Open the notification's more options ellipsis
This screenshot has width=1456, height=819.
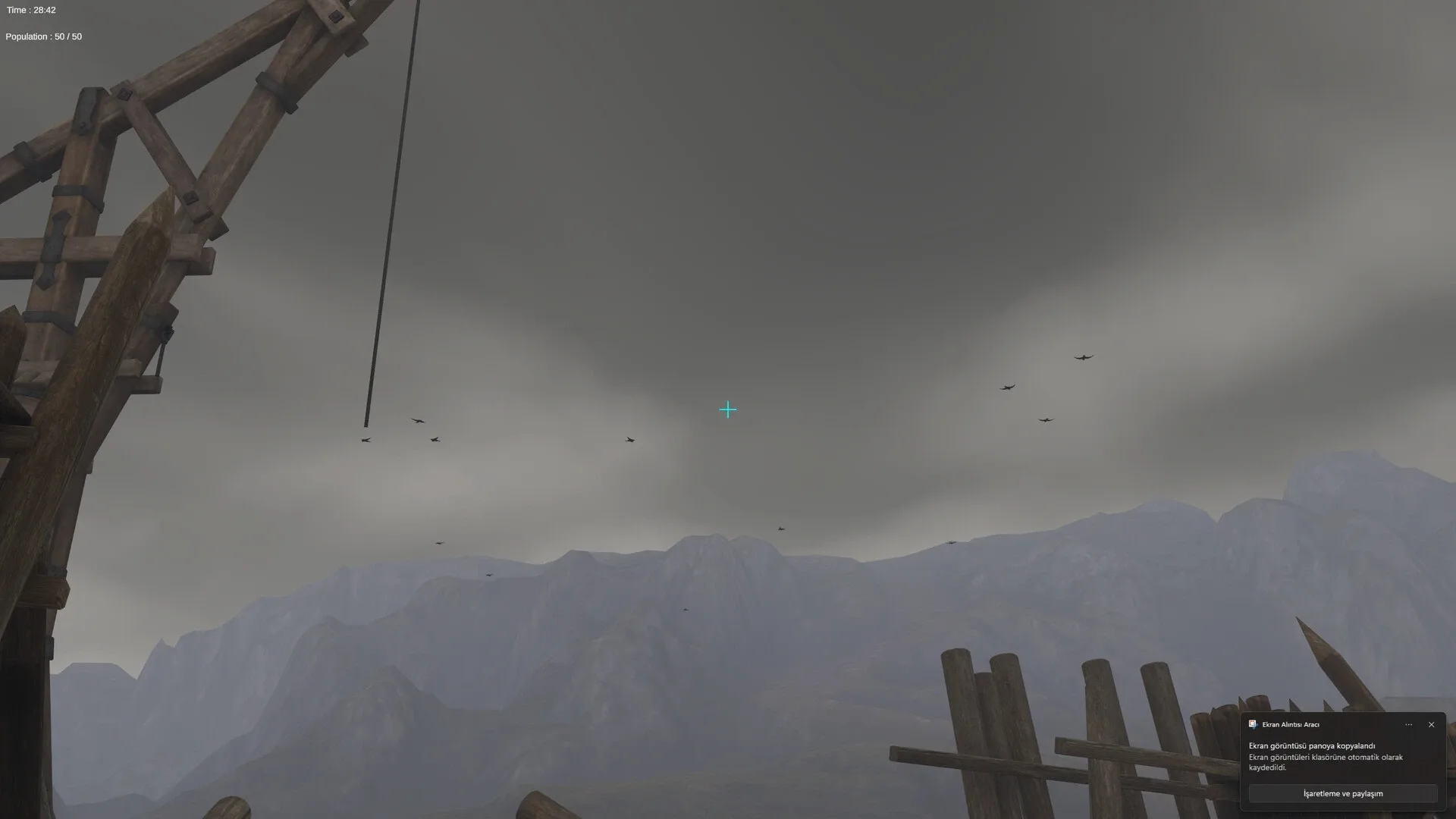point(1408,724)
